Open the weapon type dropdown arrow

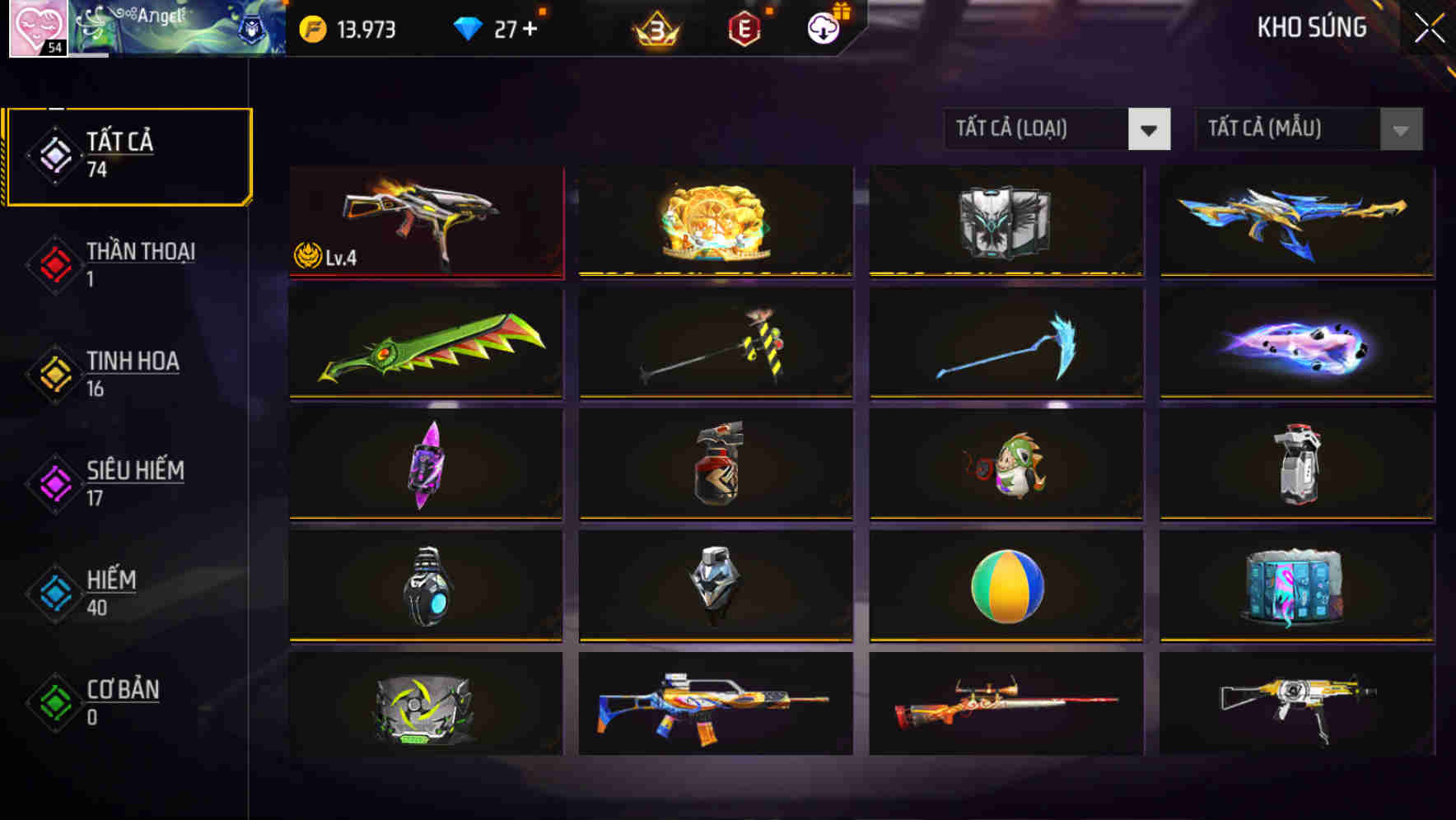[x=1150, y=129]
